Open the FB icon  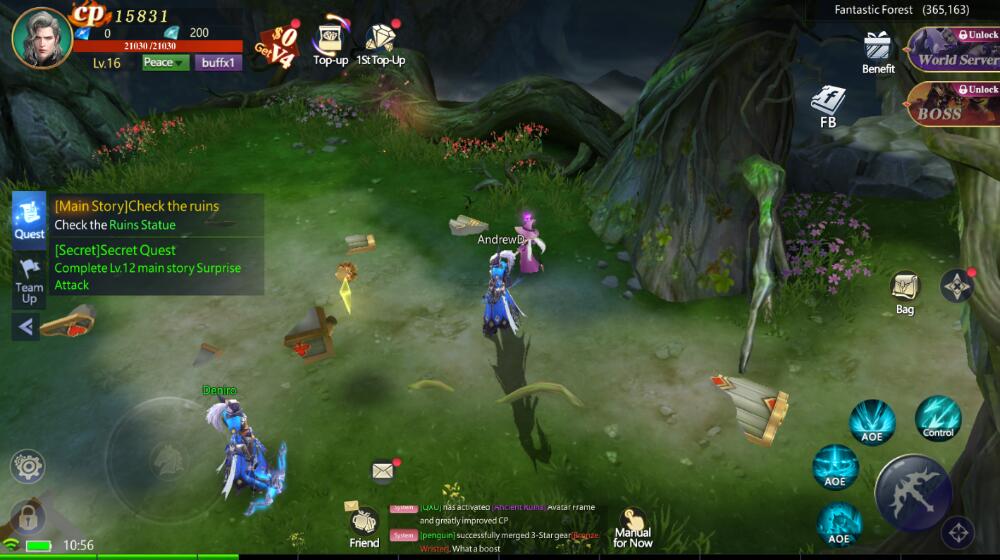(828, 105)
